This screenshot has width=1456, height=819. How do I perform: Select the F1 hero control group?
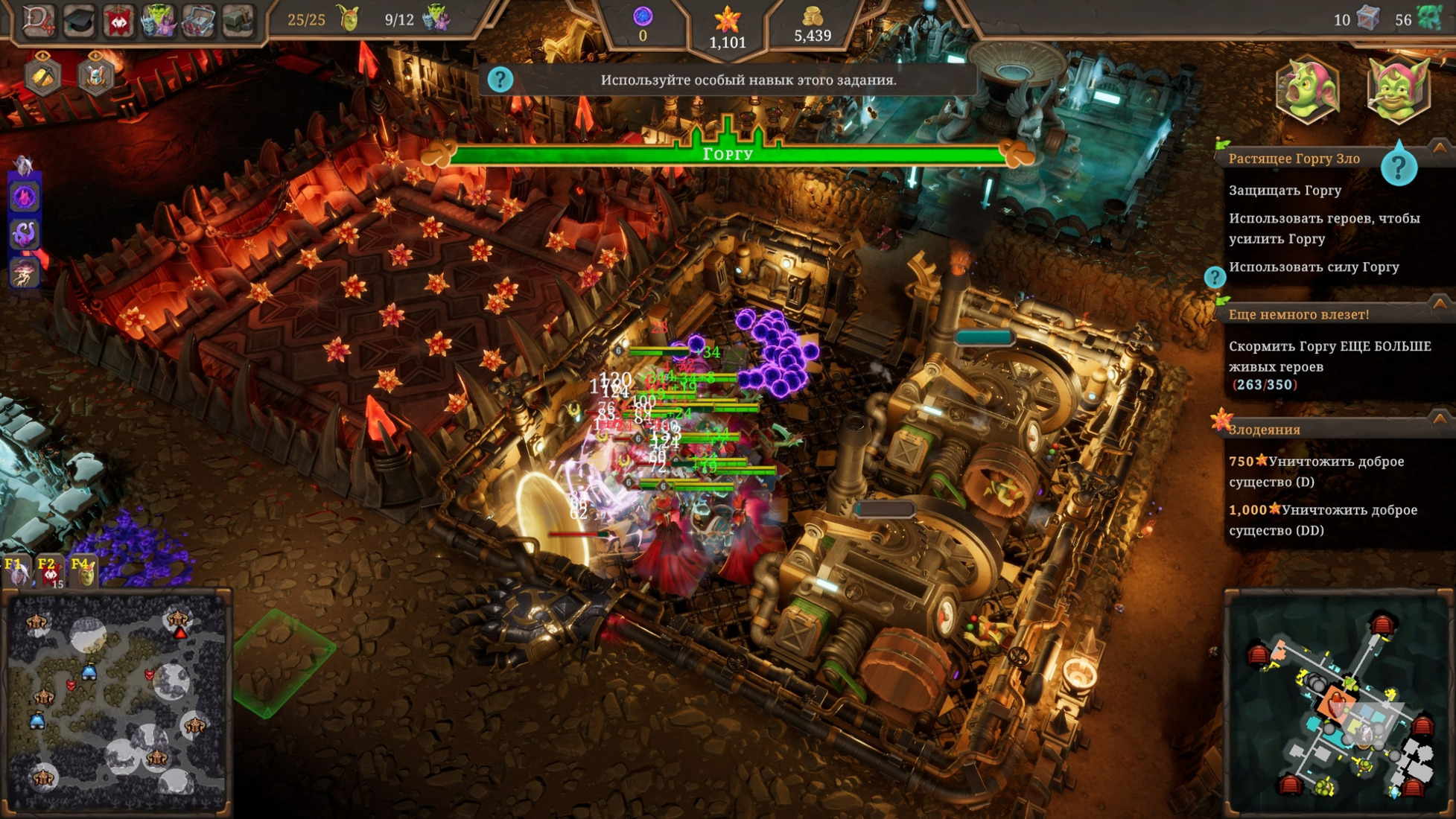pos(16,572)
